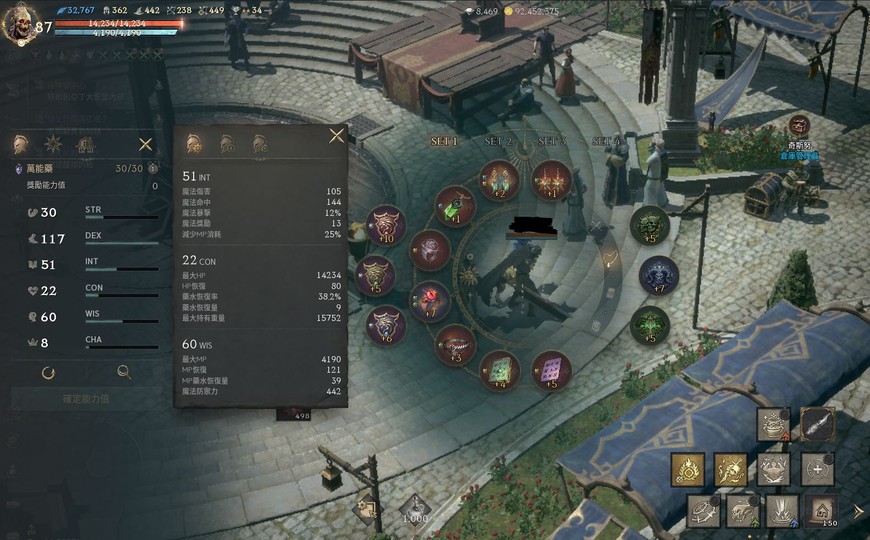Screen dimensions: 870x540
Task: Select the DEX stat row
Action: point(90,238)
